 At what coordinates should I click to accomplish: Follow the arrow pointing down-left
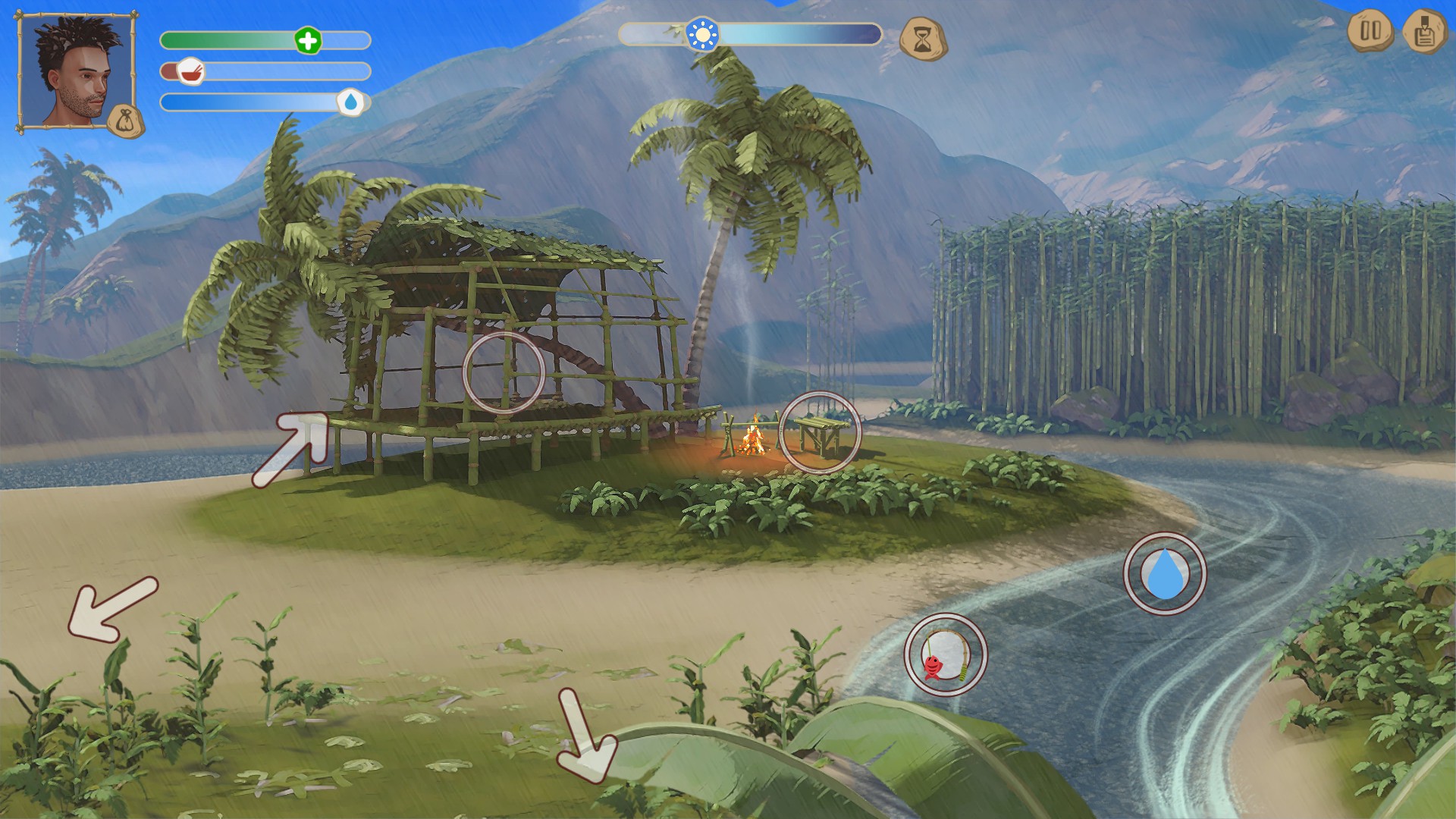point(112,608)
